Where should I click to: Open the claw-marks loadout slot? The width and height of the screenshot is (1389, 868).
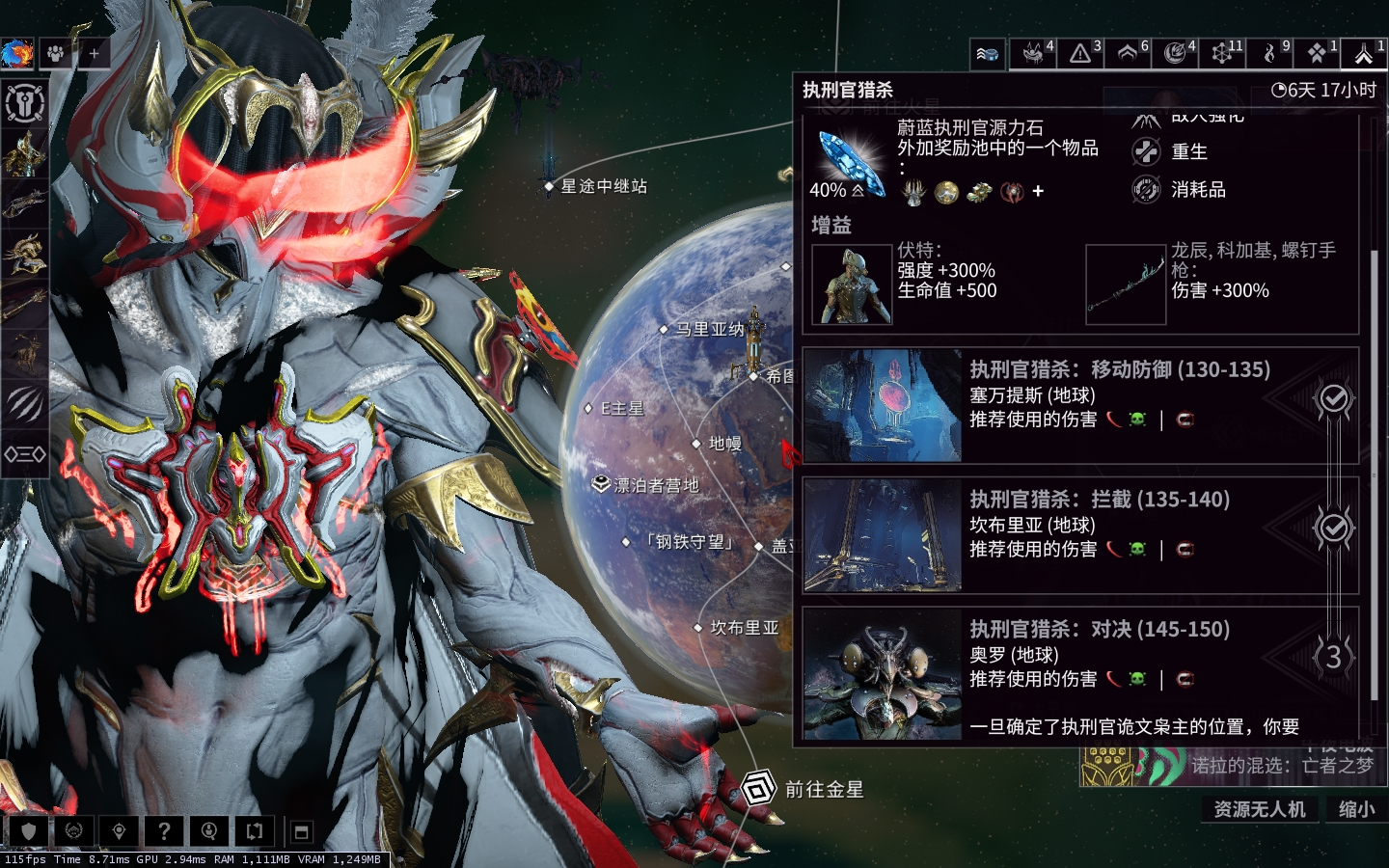coord(24,403)
